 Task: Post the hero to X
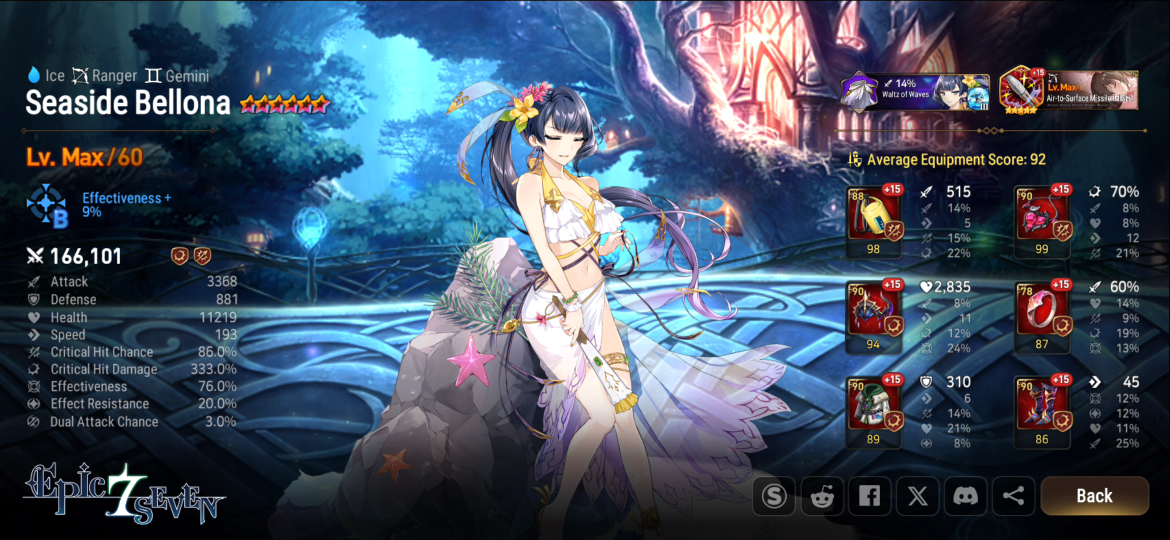[x=917, y=495]
